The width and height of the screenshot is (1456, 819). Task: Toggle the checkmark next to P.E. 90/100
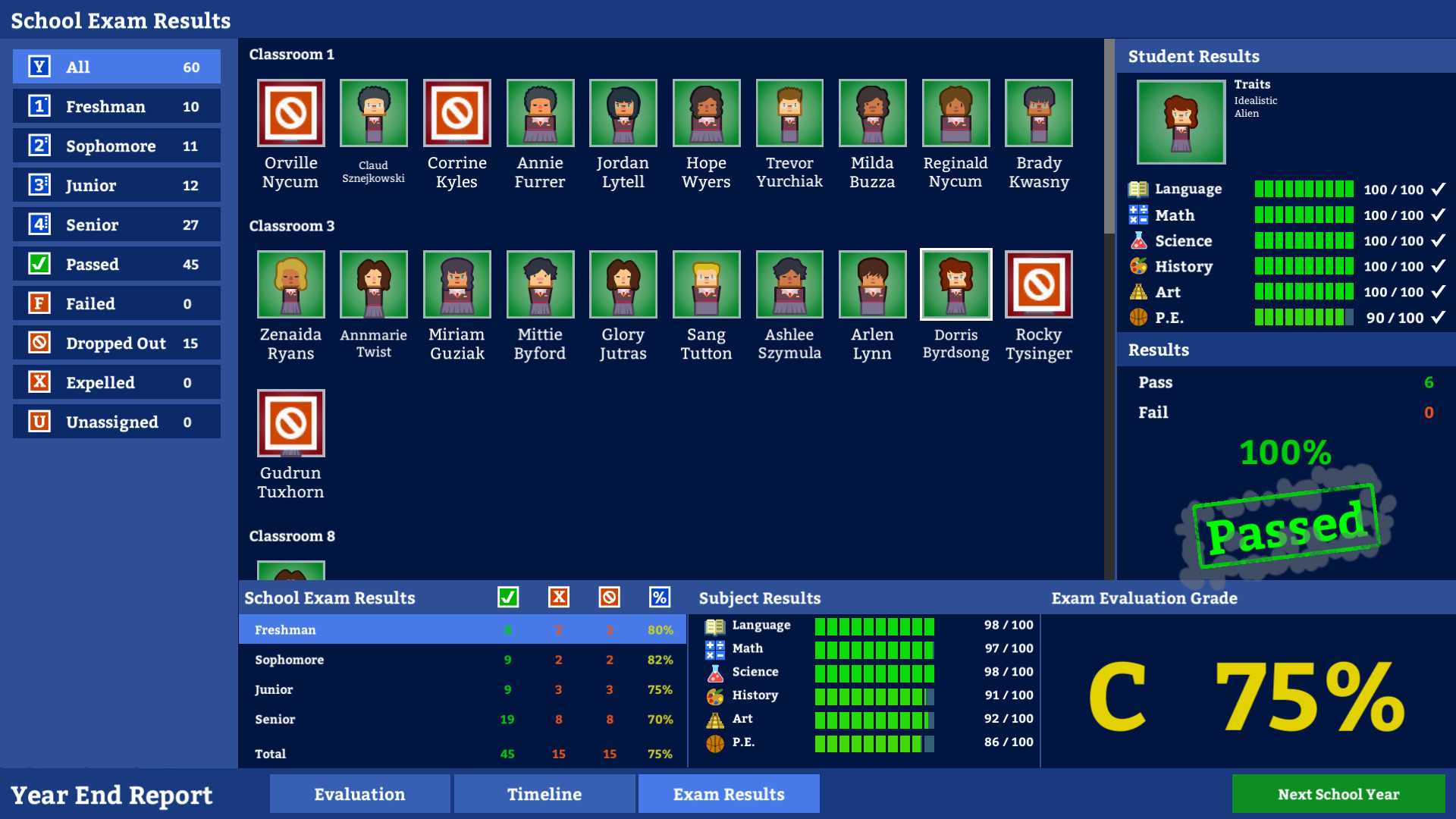(x=1439, y=318)
